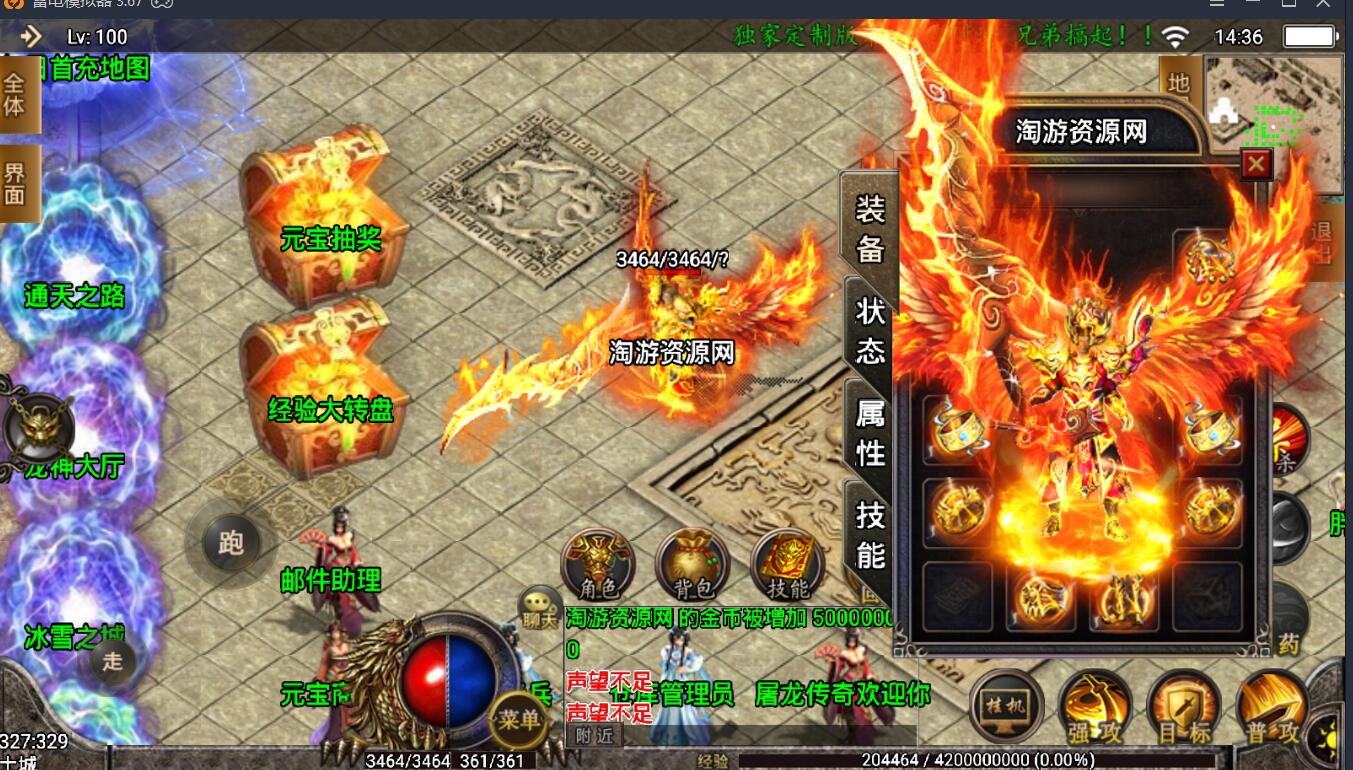Select the 界面 side tab

click(16, 183)
